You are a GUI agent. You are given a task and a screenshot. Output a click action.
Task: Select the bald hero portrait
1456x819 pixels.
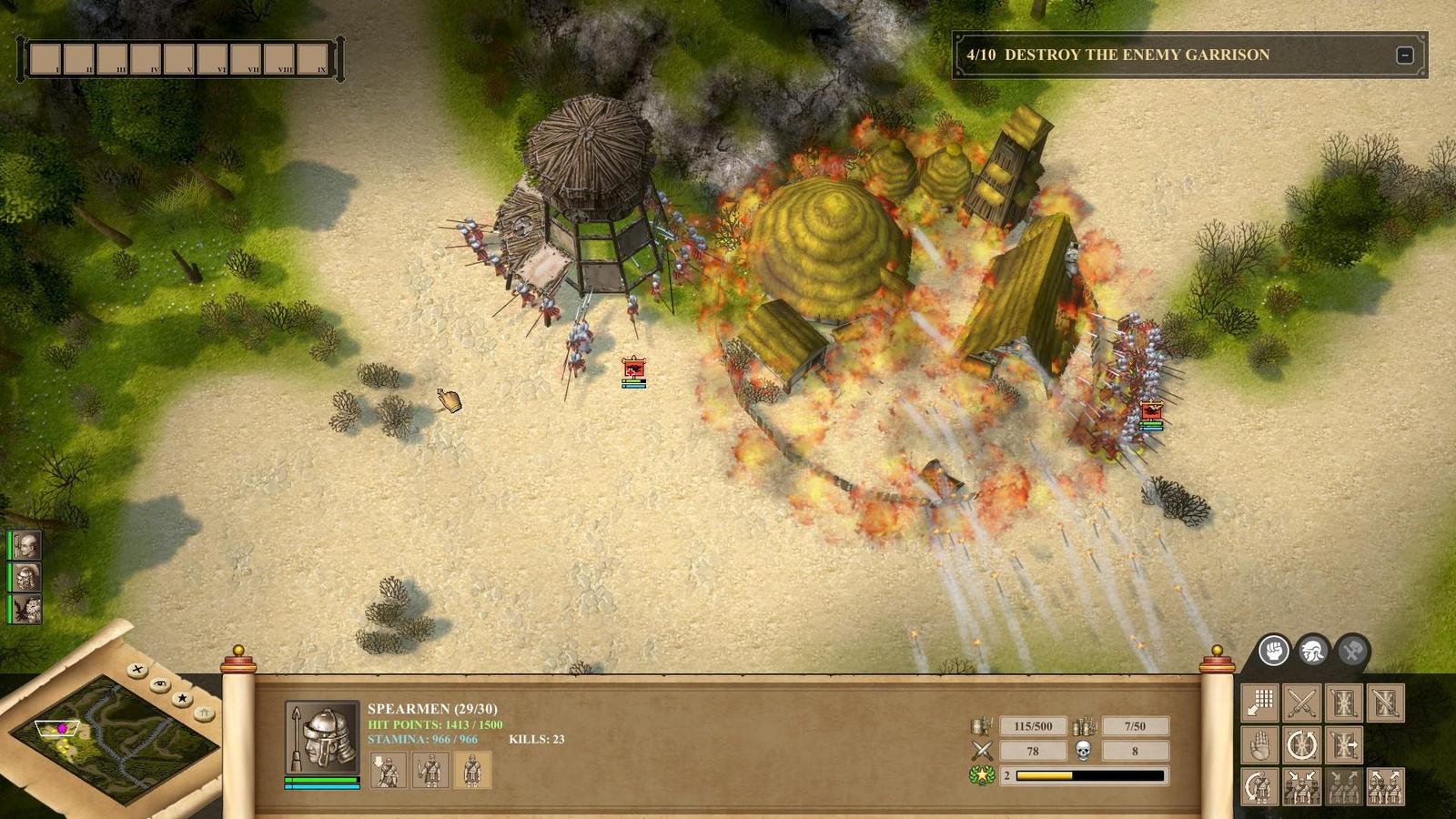26,545
